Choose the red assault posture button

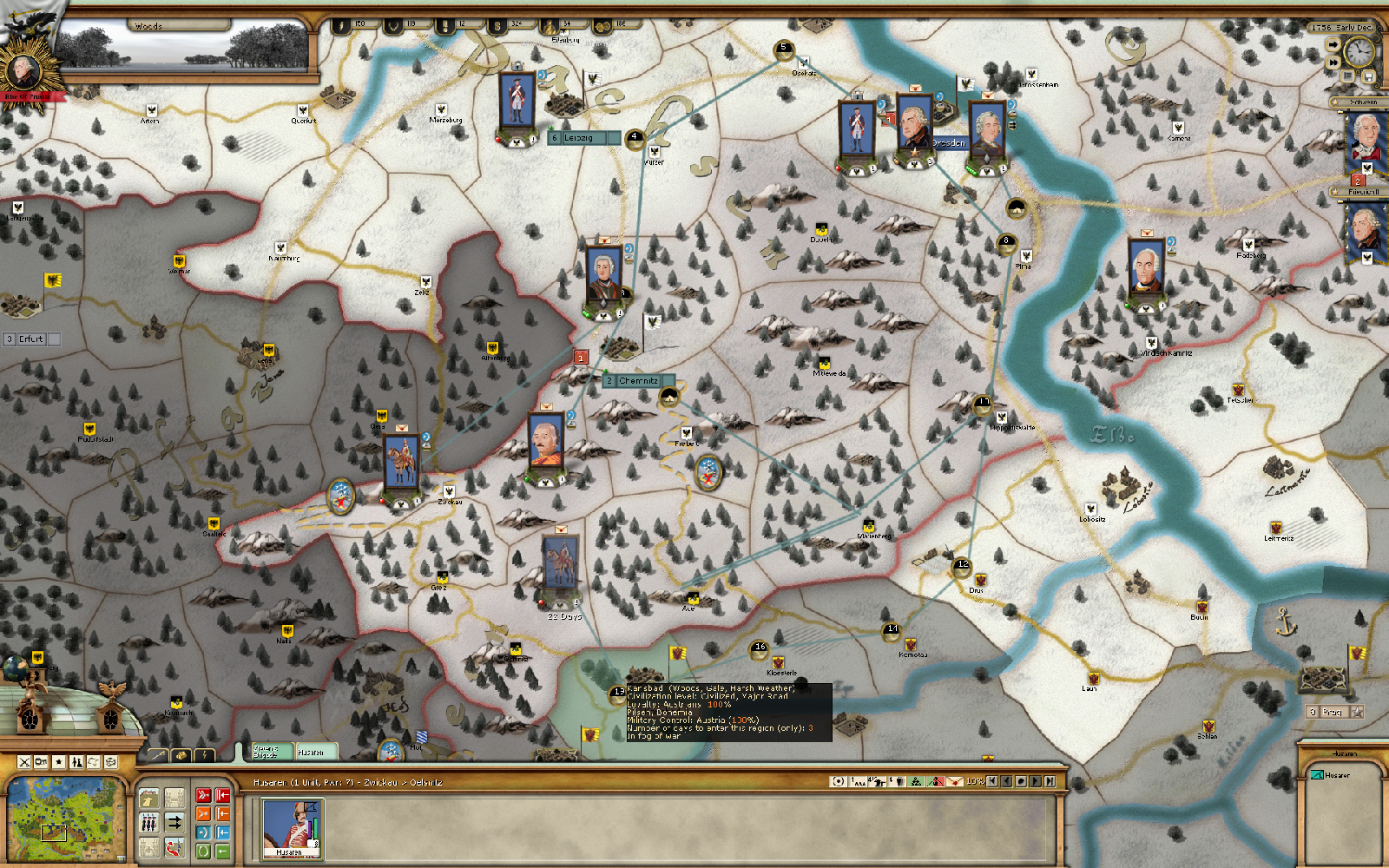click(x=203, y=795)
